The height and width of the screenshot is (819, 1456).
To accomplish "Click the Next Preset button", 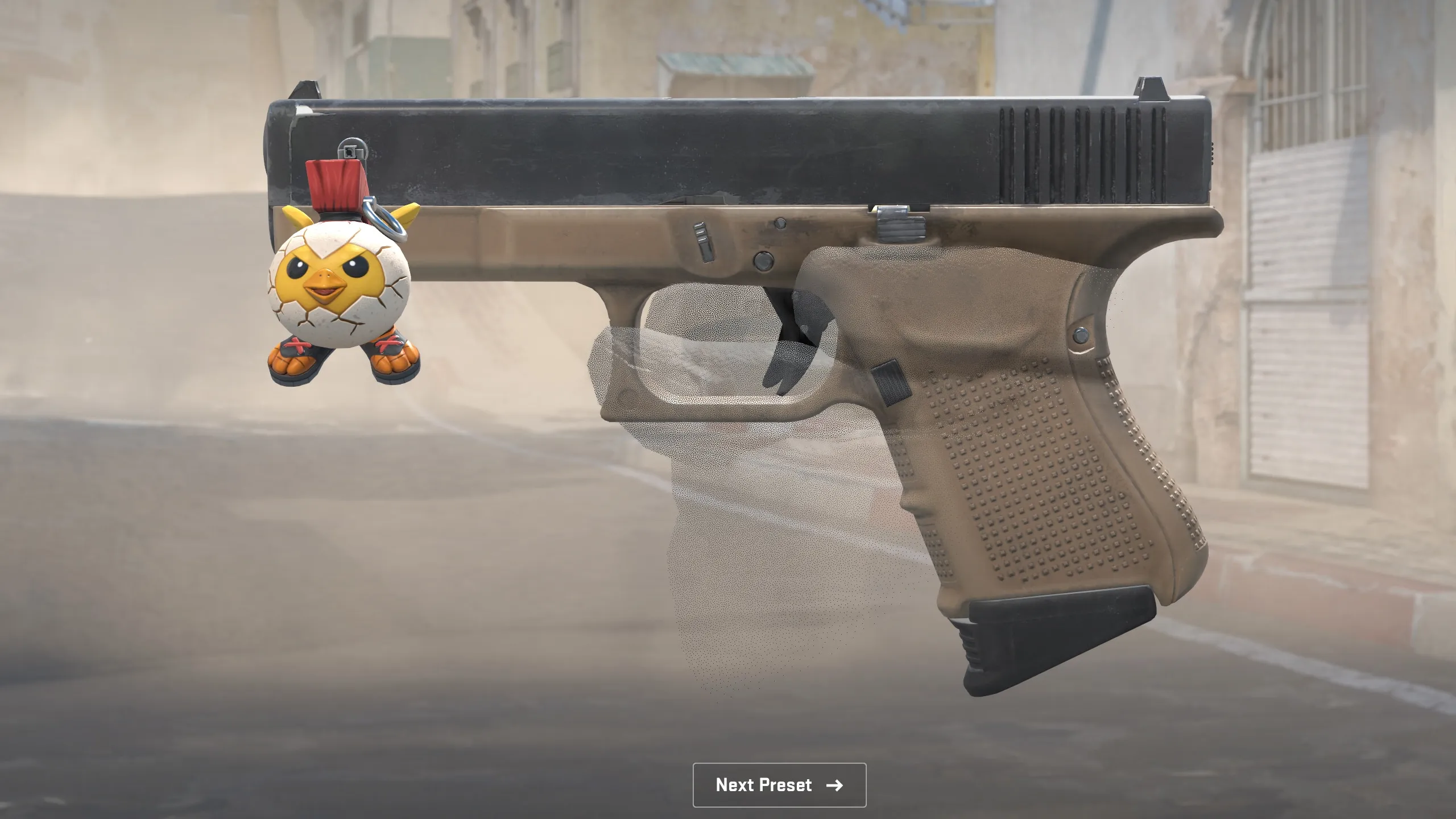I will (779, 785).
